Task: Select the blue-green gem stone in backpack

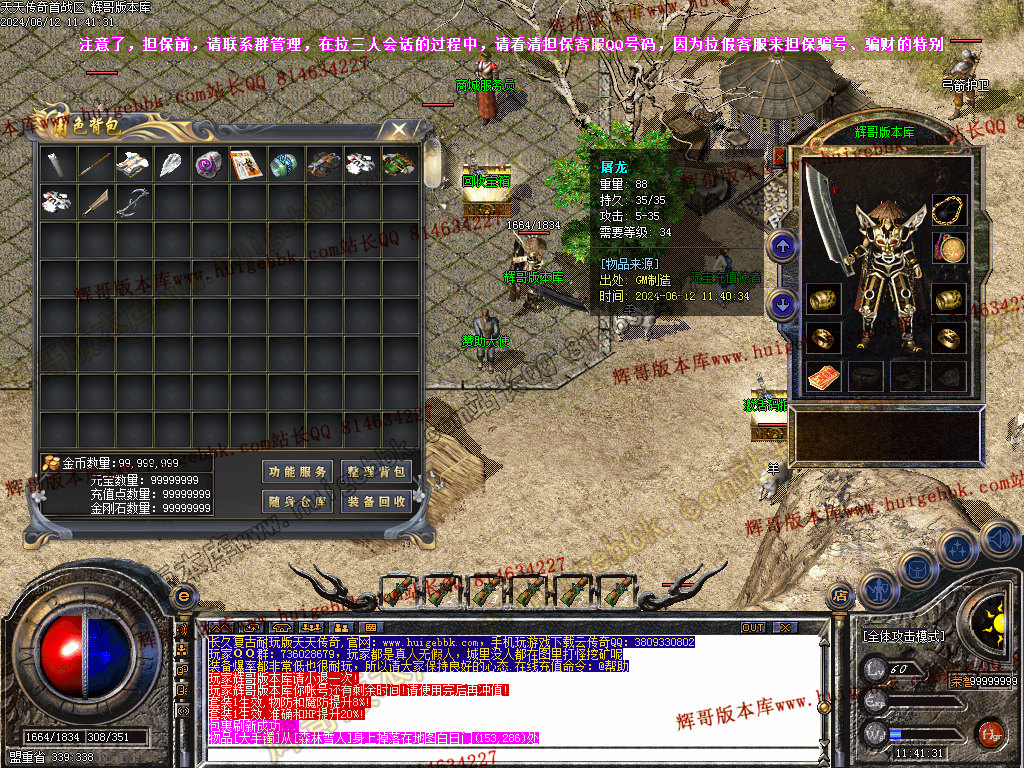Action: [284, 164]
